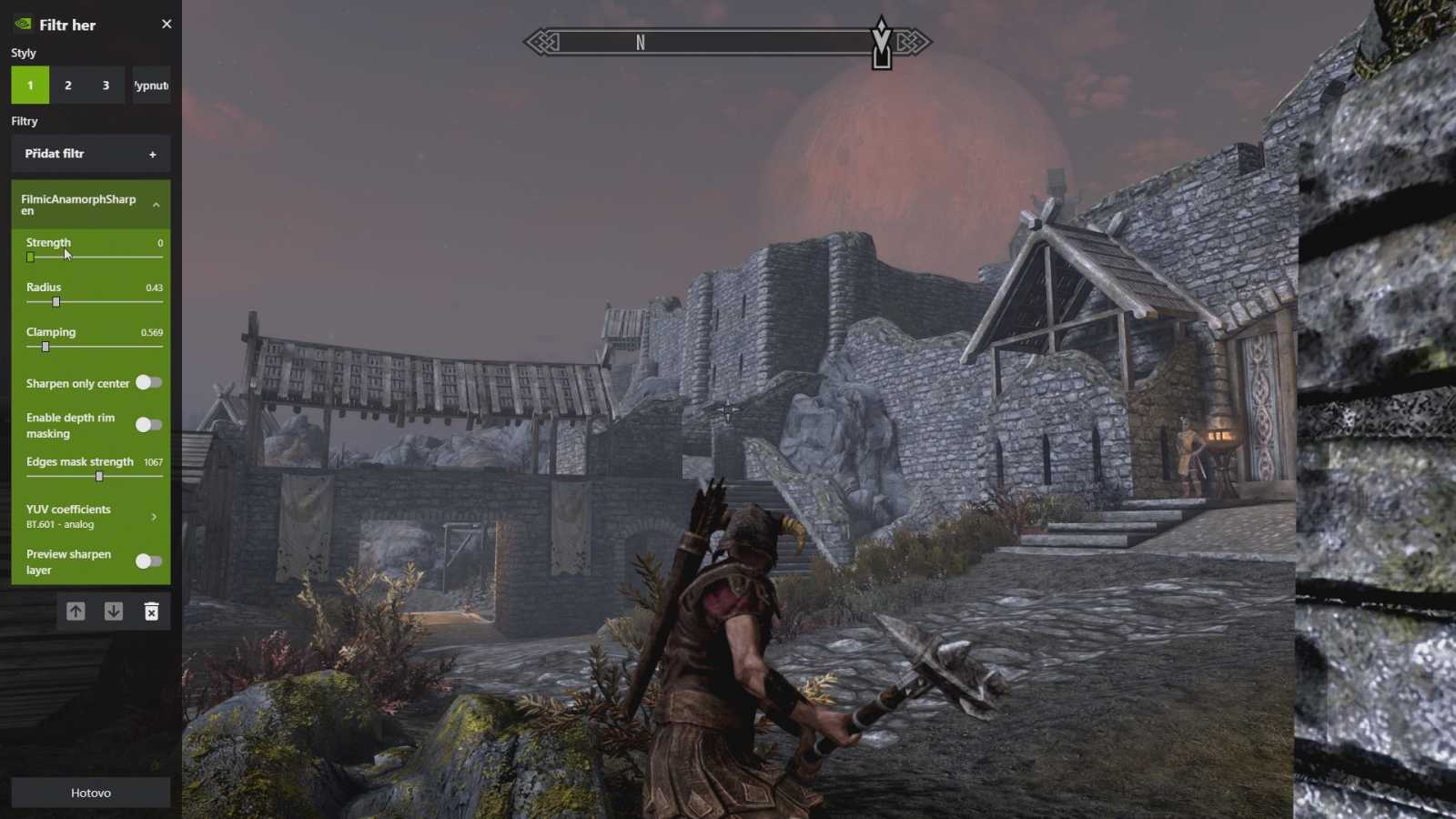Choose the Vypnuto style option

pyautogui.click(x=151, y=86)
